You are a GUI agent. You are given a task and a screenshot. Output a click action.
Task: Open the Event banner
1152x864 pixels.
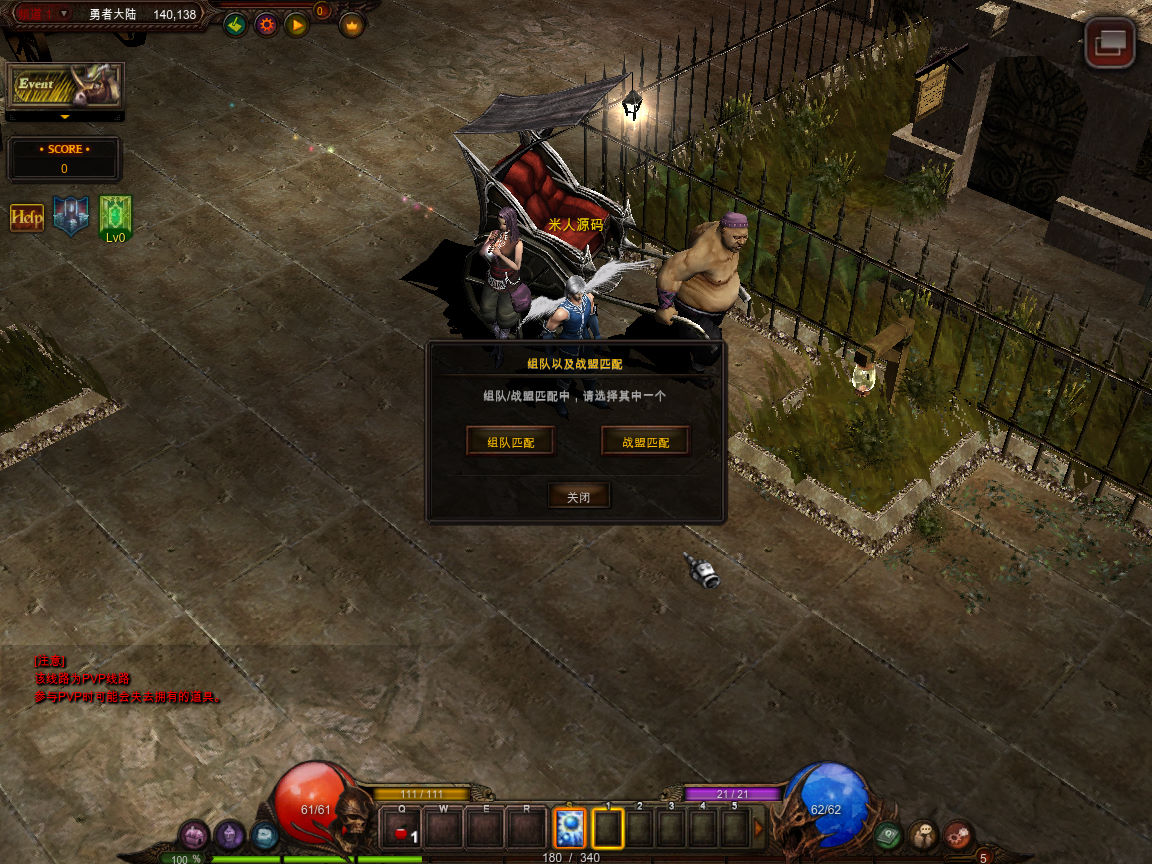pos(65,86)
